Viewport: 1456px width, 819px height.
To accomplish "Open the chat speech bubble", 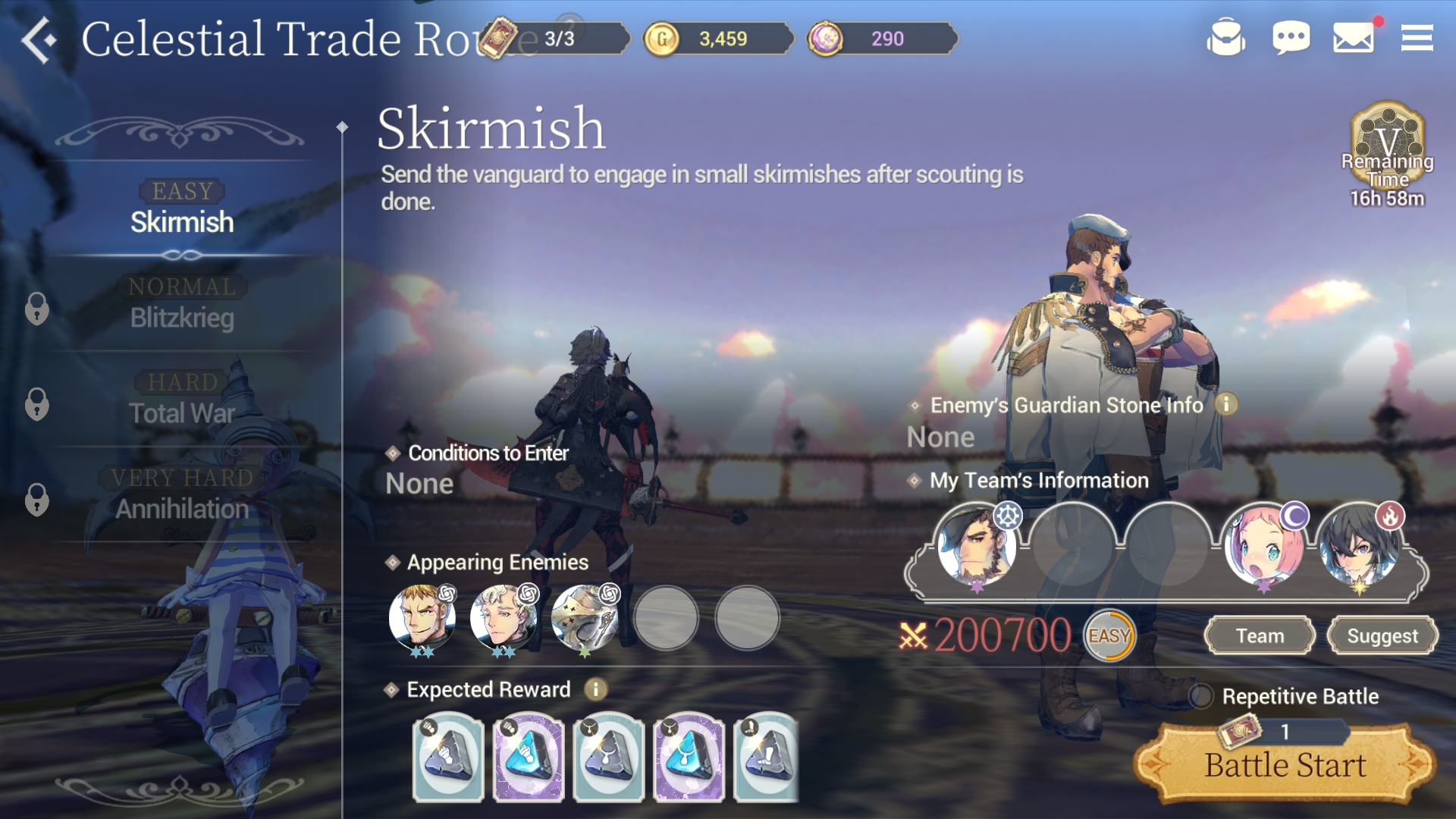I will coord(1291,38).
